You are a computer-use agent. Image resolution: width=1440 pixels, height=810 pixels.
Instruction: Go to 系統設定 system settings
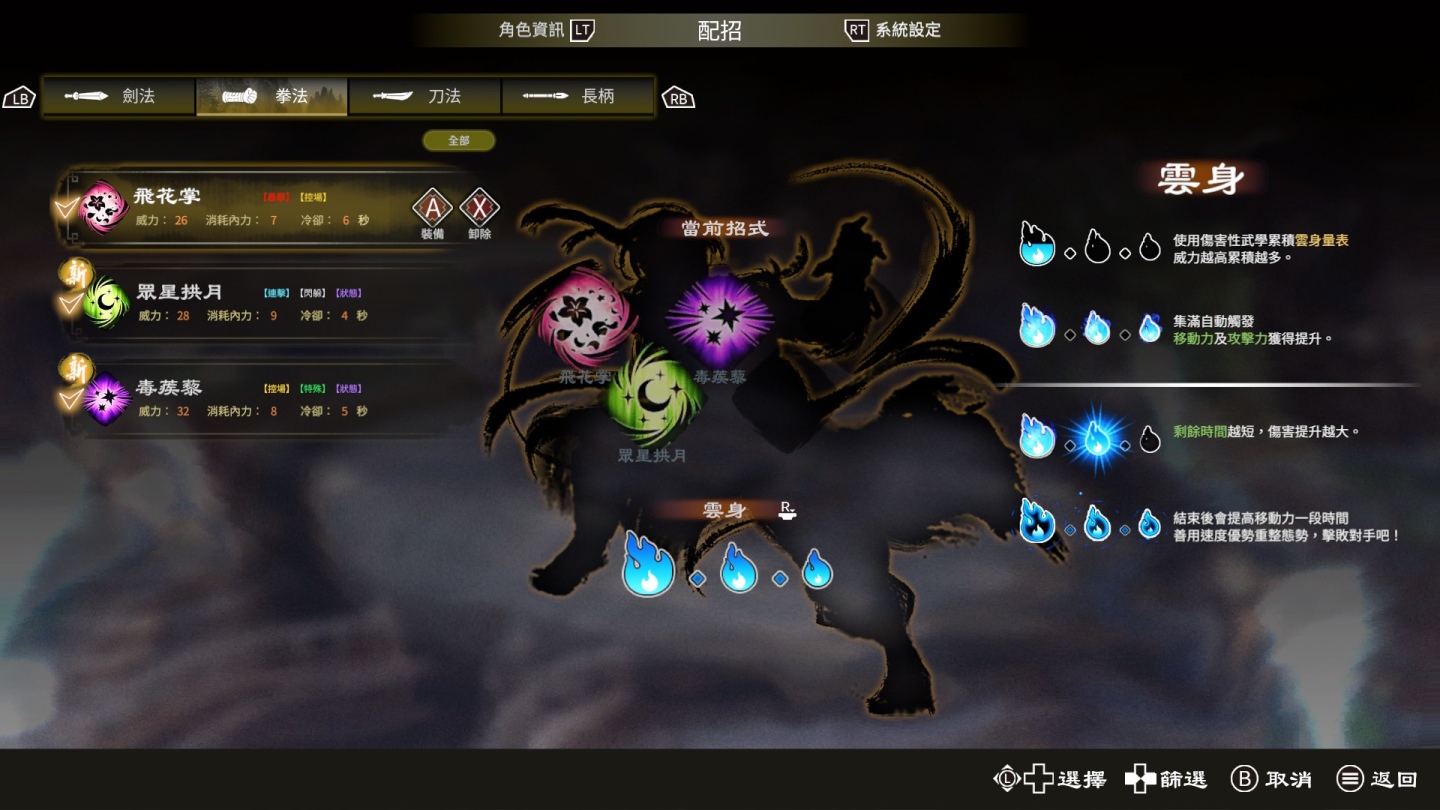893,30
